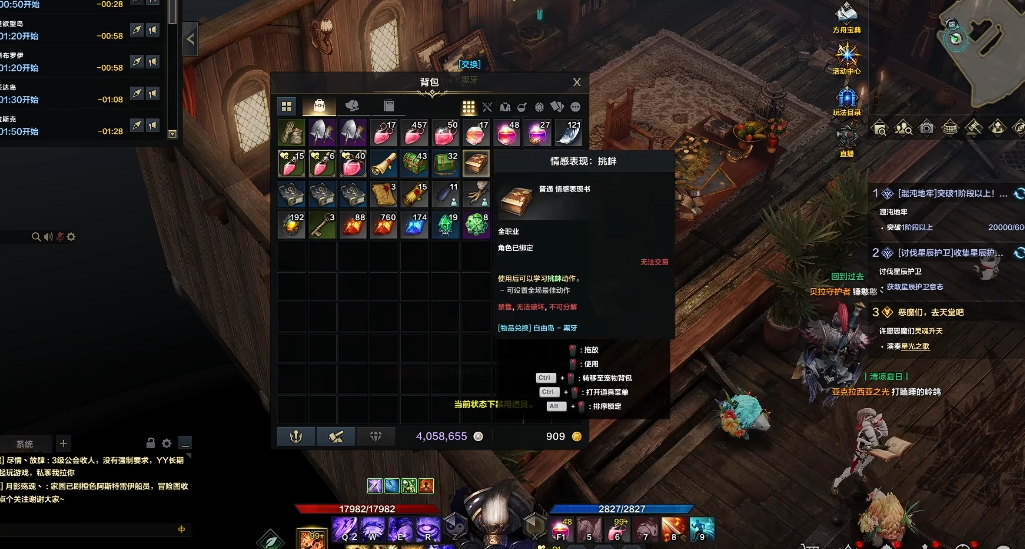Choose the emote book item in the bag
This screenshot has height=549, width=1025.
pos(476,164)
